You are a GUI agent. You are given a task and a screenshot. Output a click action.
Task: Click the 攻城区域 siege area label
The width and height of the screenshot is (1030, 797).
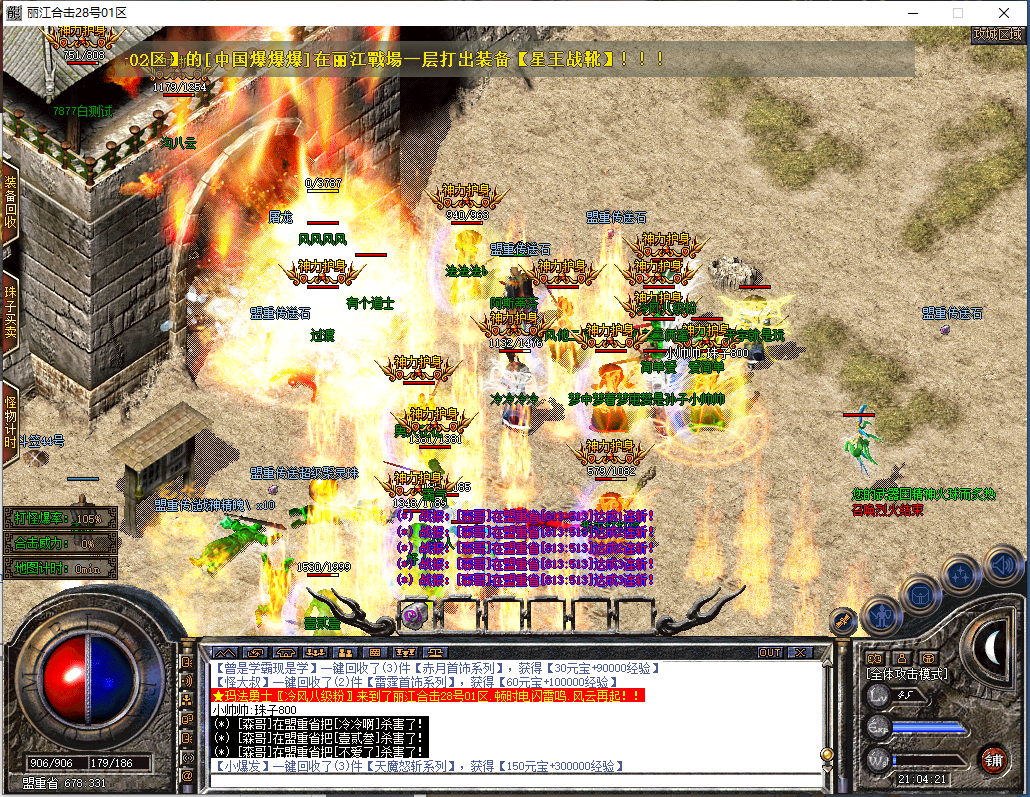[998, 34]
